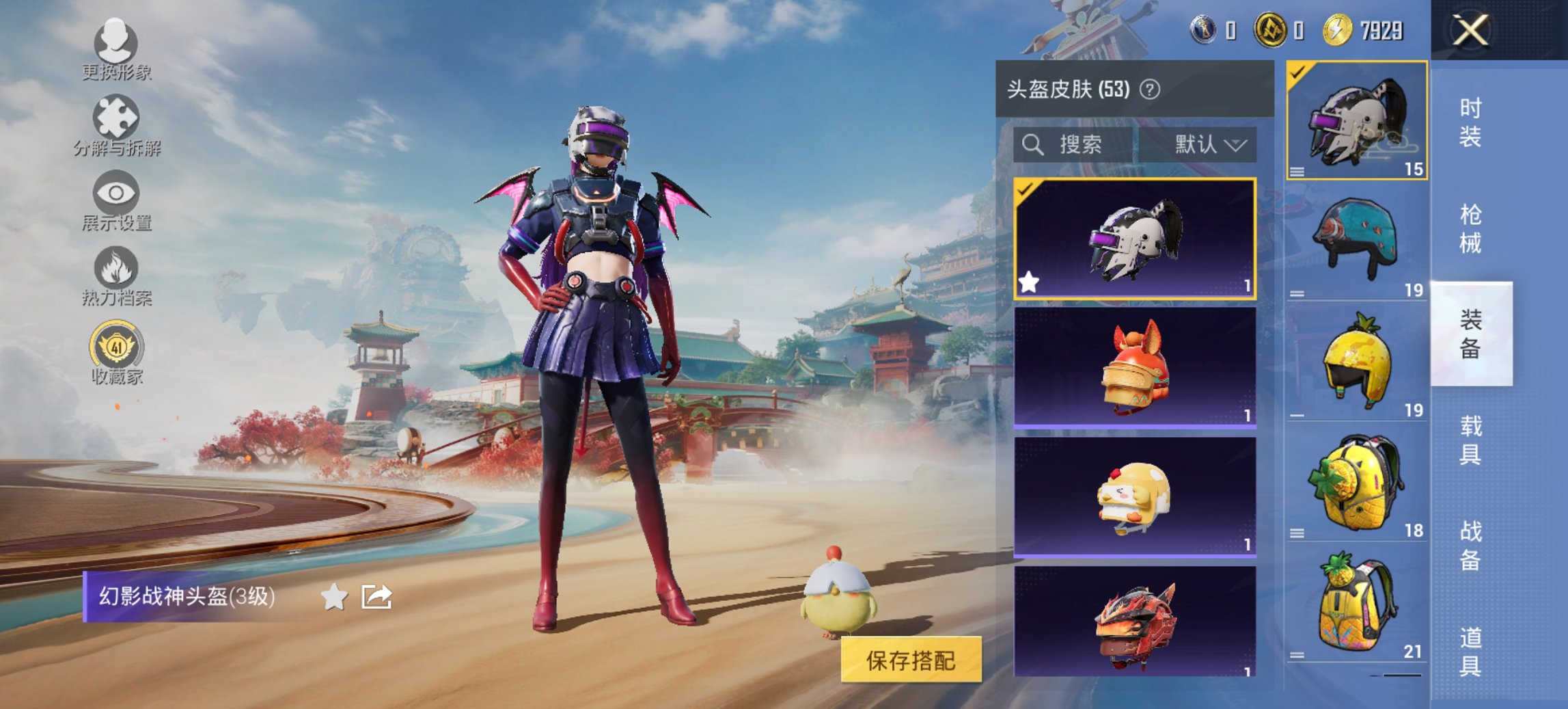Viewport: 1568px width, 709px height.
Task: Click the search magnifier in the helmet panel
Action: [x=1032, y=145]
